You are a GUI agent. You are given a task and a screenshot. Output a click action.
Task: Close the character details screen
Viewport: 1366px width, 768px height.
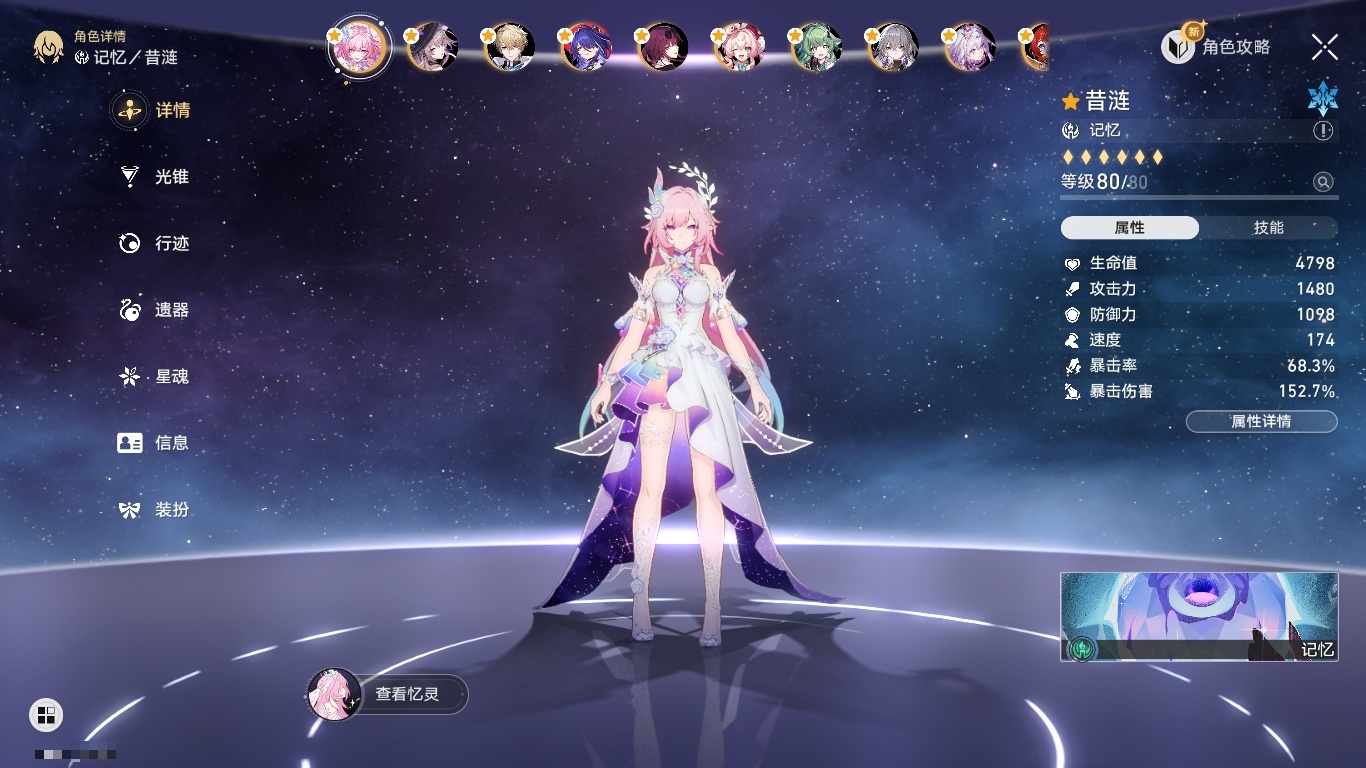[1325, 46]
